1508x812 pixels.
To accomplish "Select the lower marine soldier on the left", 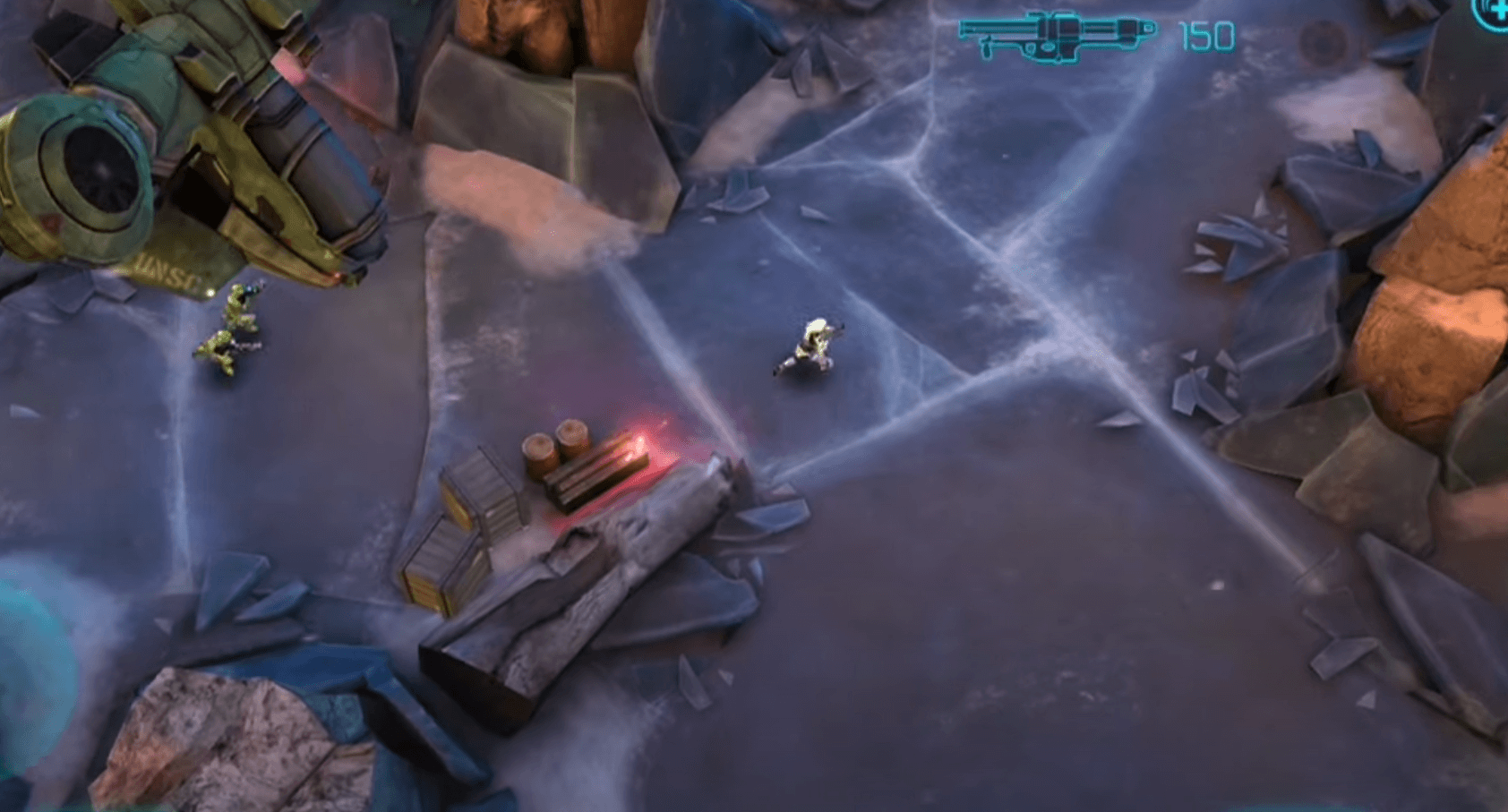I will (x=222, y=349).
